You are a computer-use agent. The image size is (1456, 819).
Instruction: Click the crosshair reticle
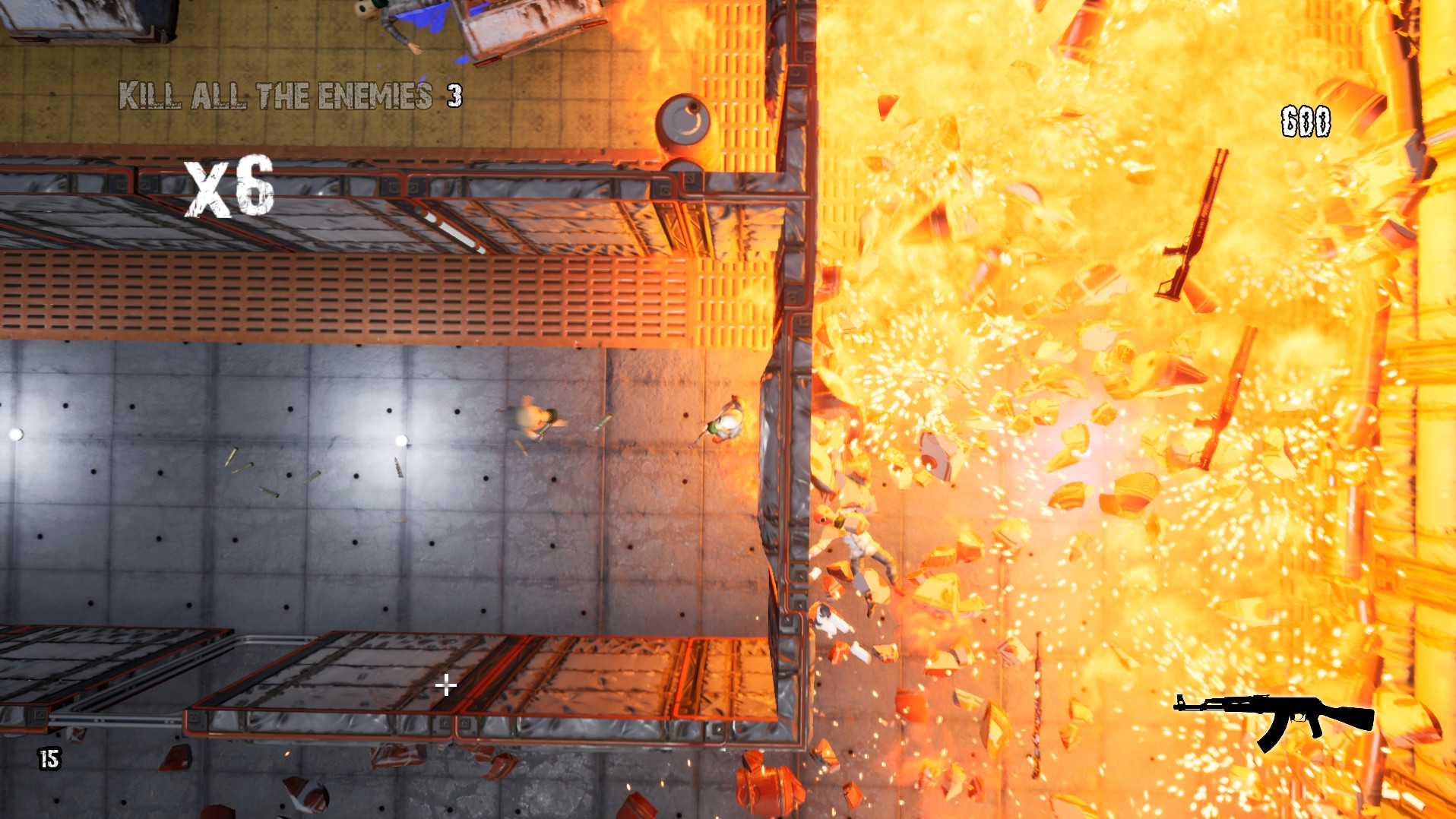(x=445, y=685)
